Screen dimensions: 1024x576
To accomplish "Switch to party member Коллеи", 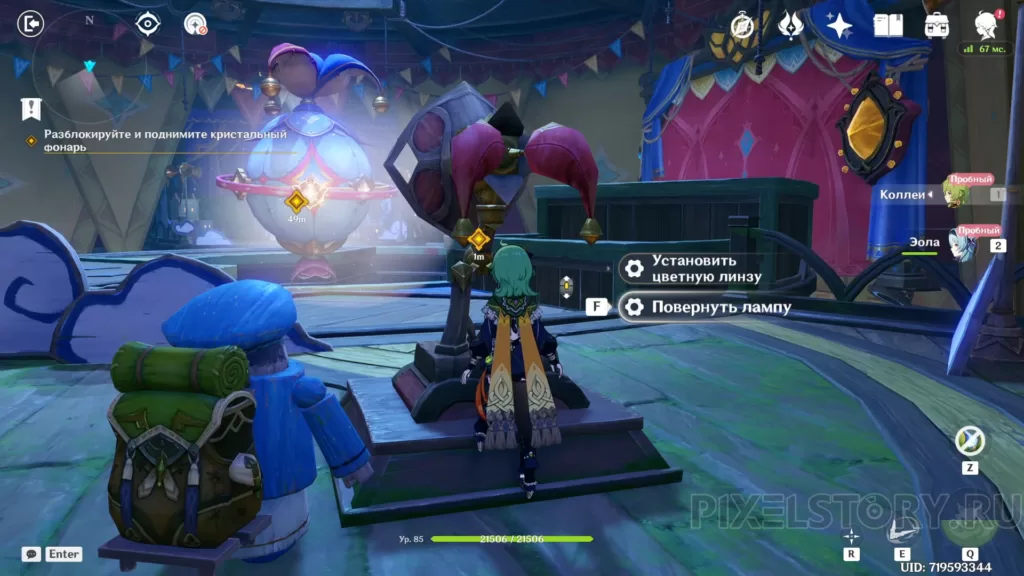I will (x=955, y=194).
